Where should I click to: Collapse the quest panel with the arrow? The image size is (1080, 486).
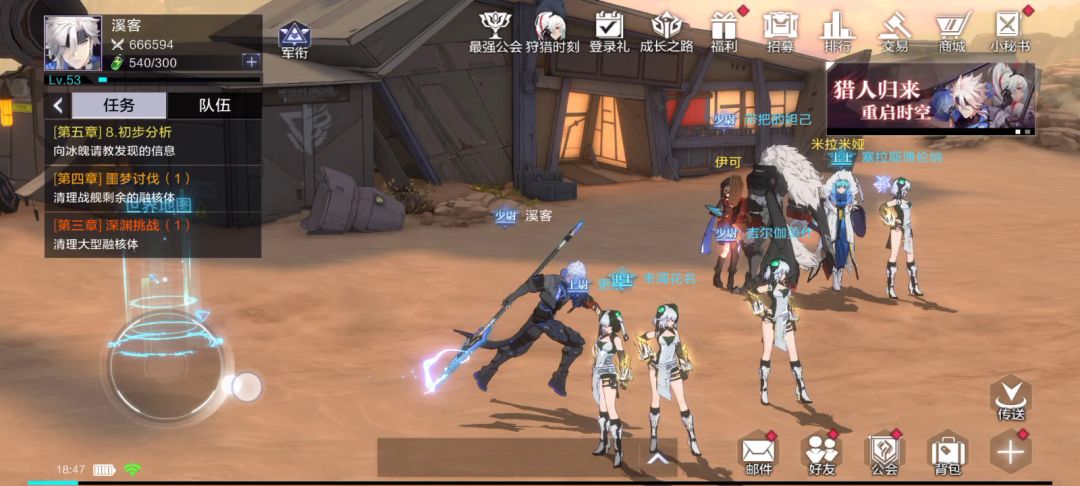[x=58, y=105]
